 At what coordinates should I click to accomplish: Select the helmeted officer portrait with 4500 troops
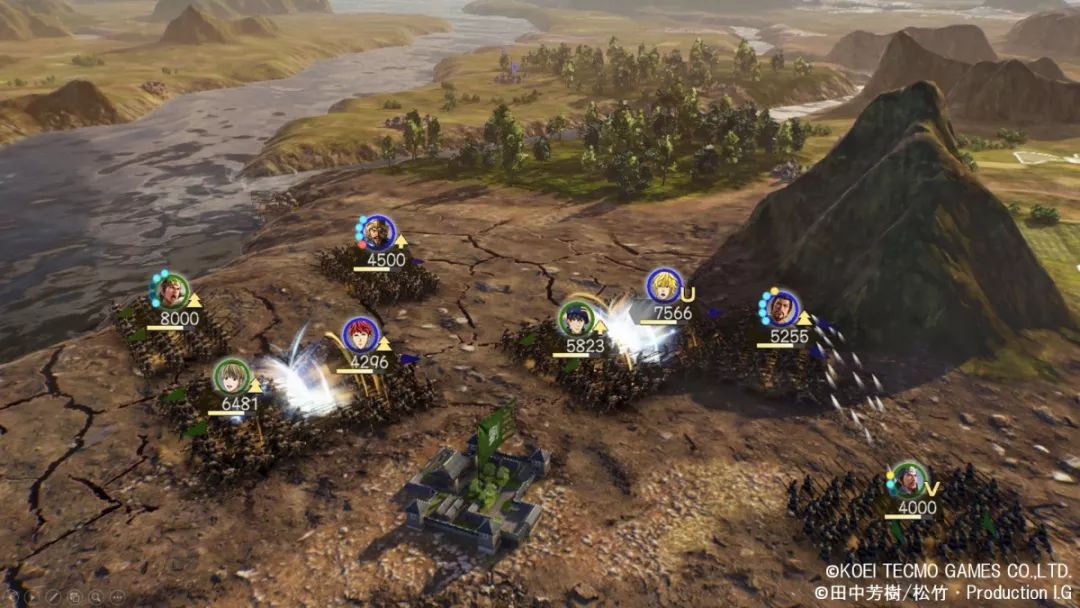tap(377, 233)
